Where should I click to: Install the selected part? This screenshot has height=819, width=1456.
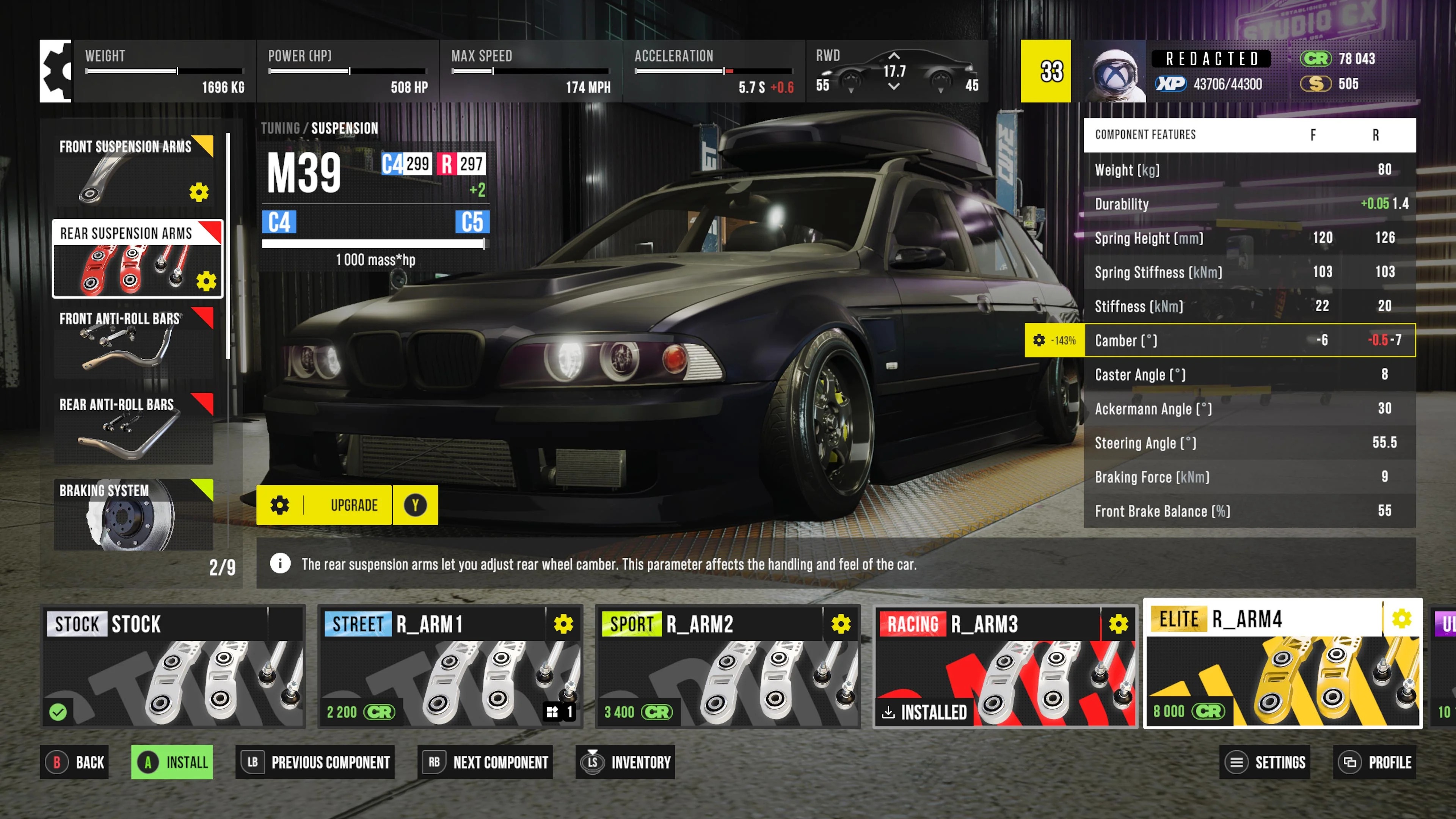point(173,762)
